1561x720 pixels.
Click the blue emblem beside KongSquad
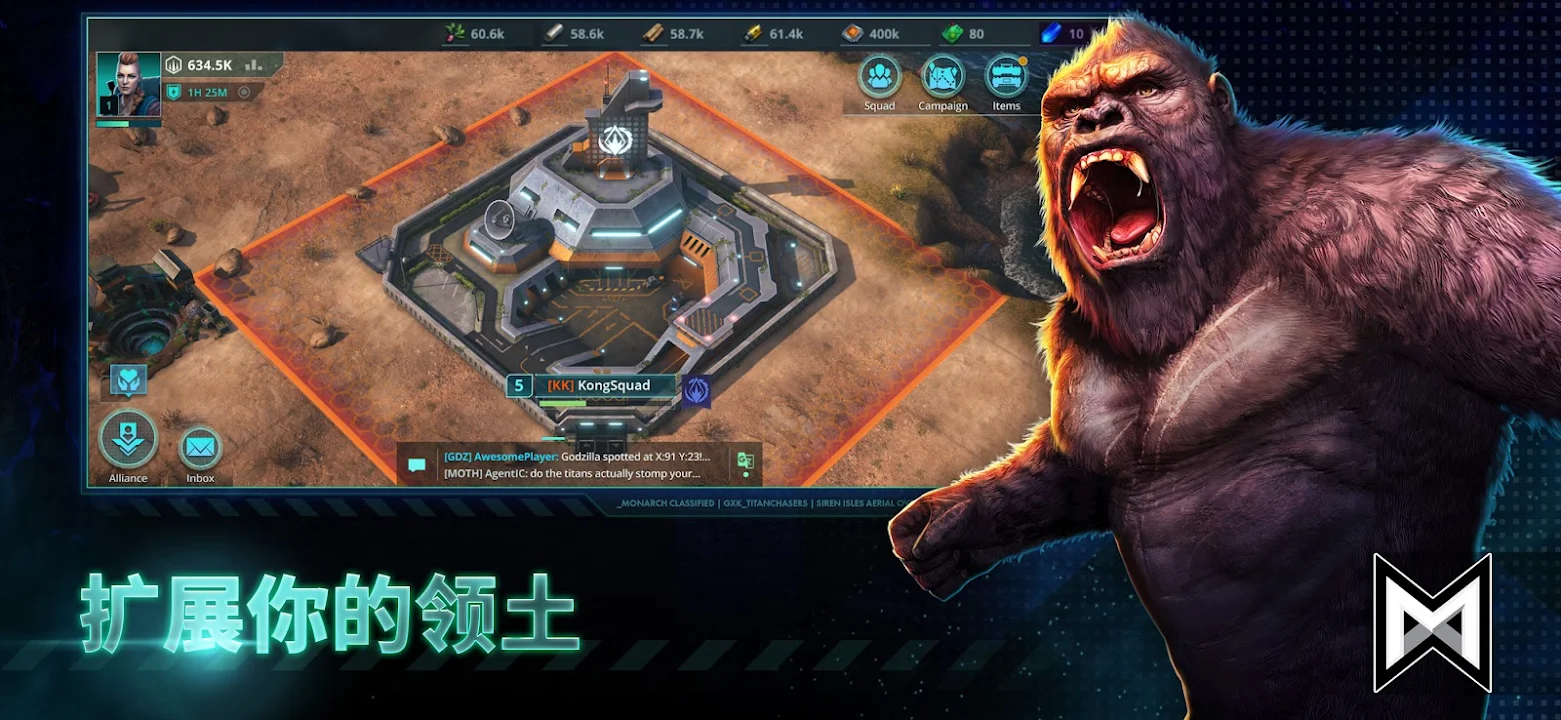[696, 389]
